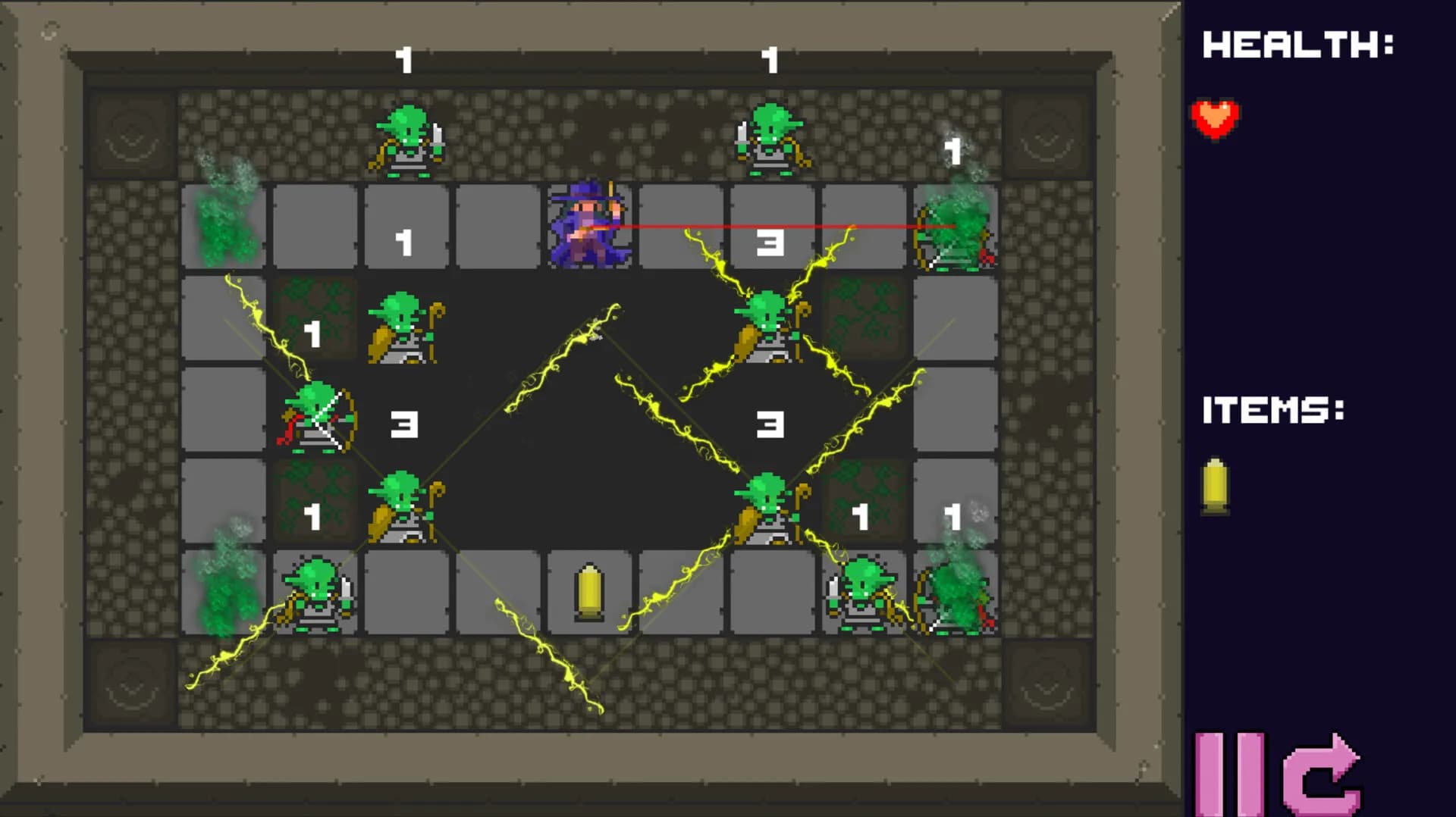Click the tile marked 3 near the wizard
Viewport: 1456px width, 817px height.
click(x=770, y=243)
